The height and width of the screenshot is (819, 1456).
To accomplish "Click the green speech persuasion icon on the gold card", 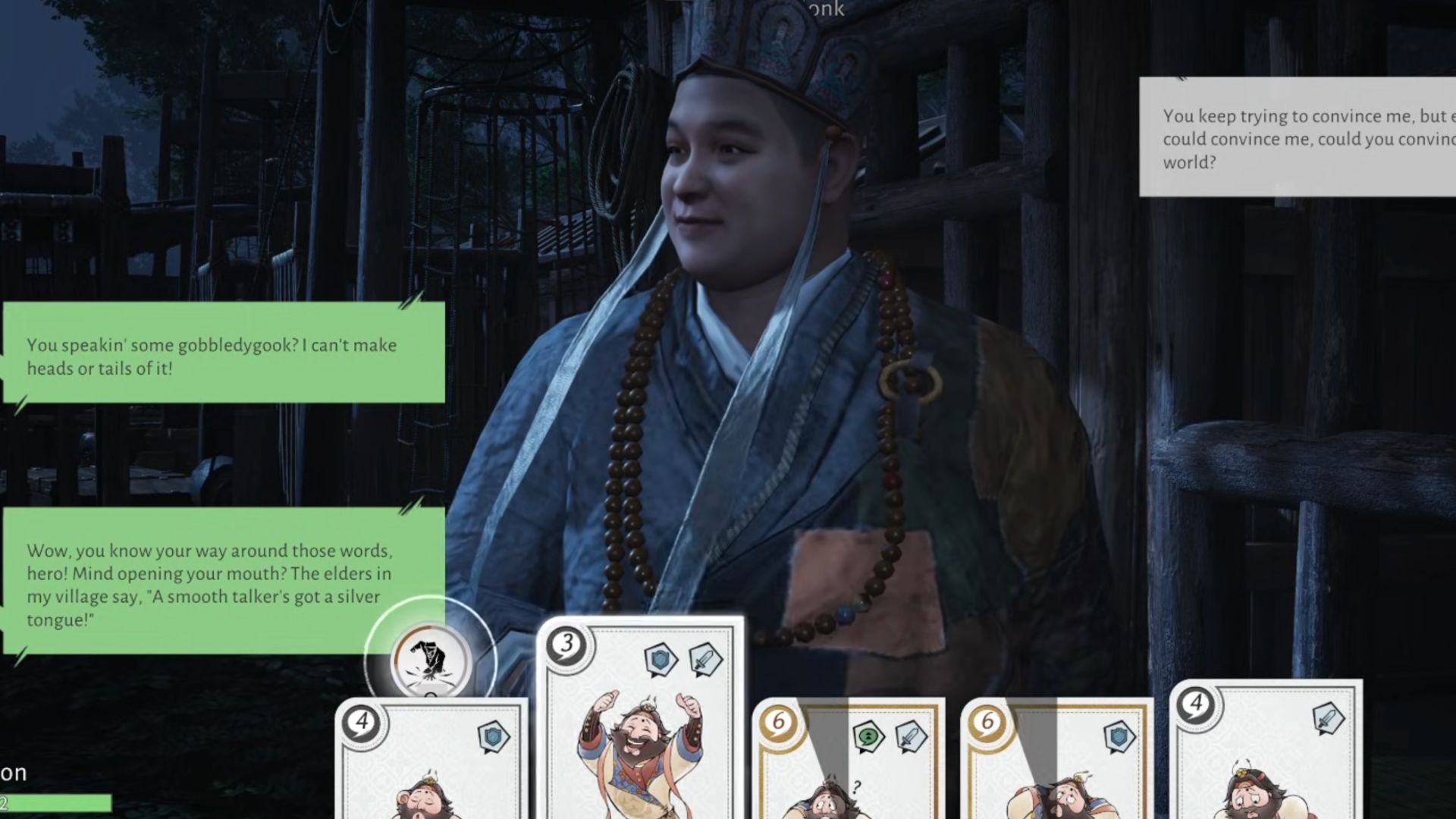I will pos(870,736).
